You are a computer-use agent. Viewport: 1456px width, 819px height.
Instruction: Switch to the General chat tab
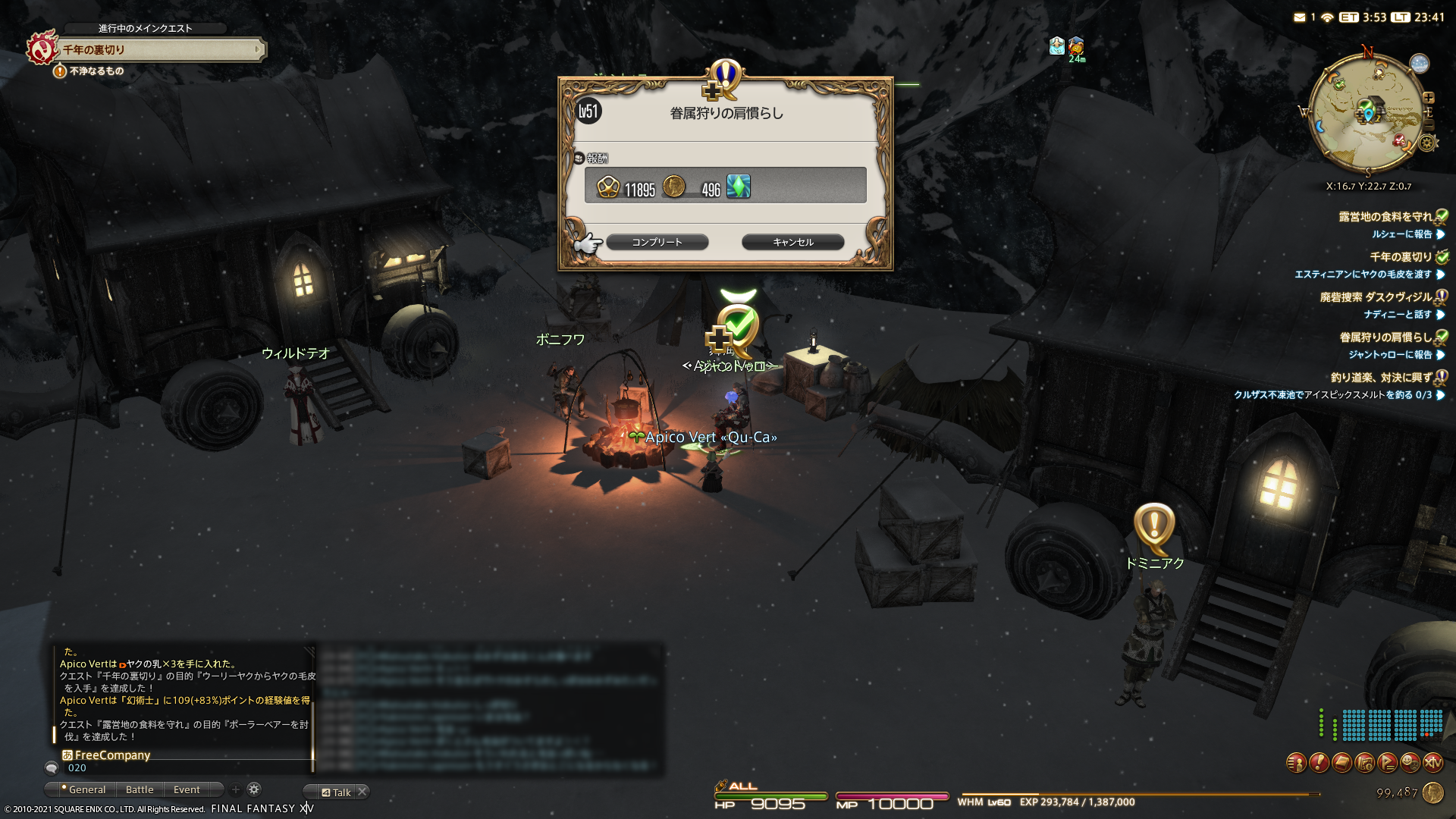[x=86, y=790]
